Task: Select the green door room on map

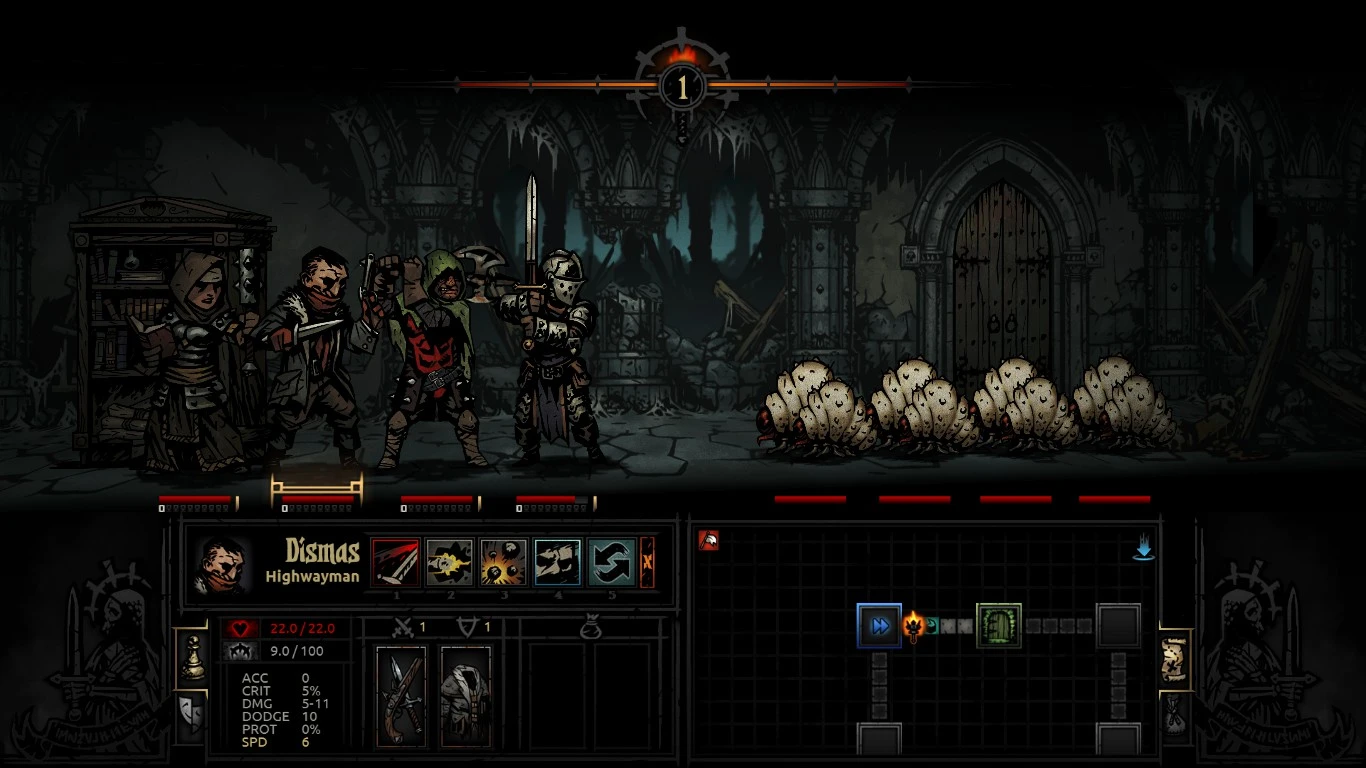Action: [x=998, y=626]
